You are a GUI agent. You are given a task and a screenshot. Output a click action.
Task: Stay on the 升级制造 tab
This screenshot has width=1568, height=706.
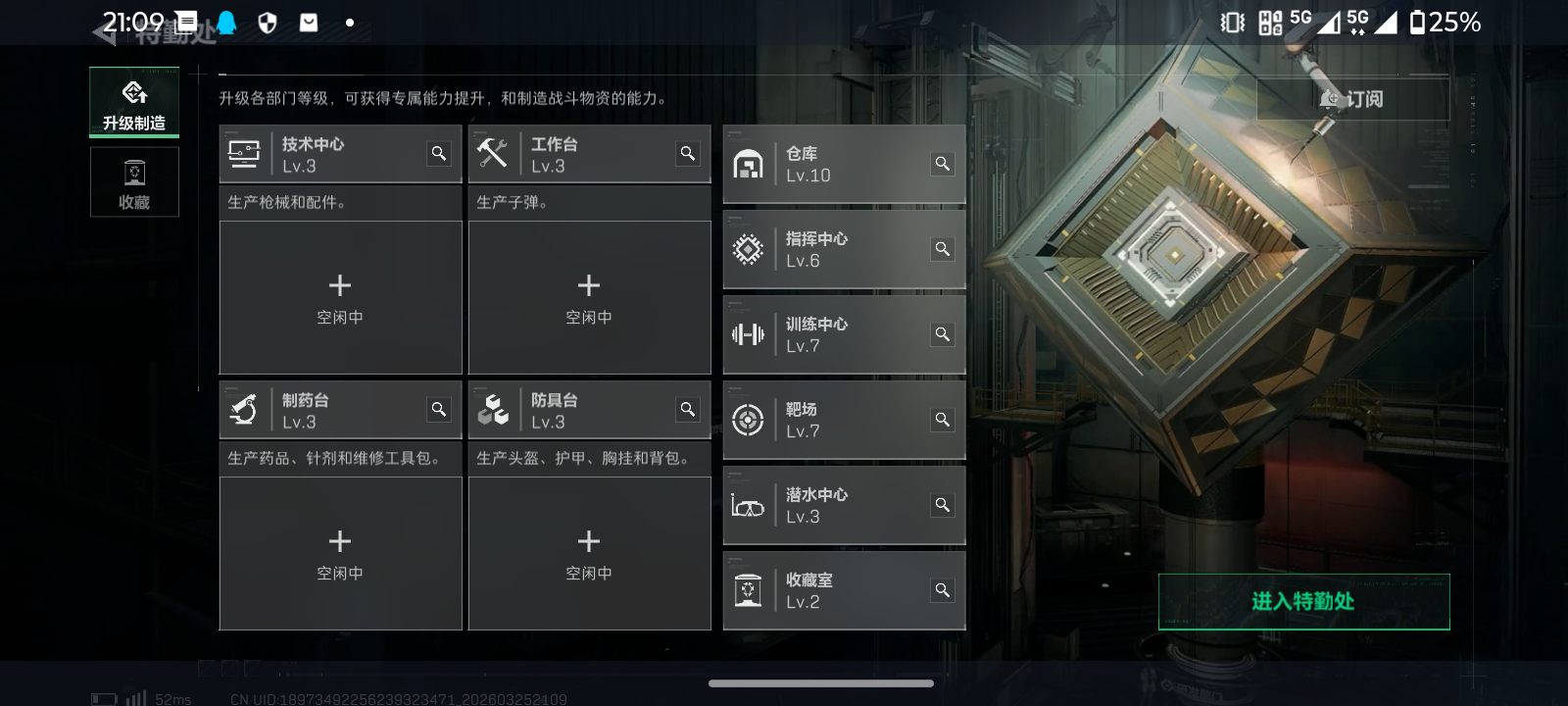tap(134, 101)
